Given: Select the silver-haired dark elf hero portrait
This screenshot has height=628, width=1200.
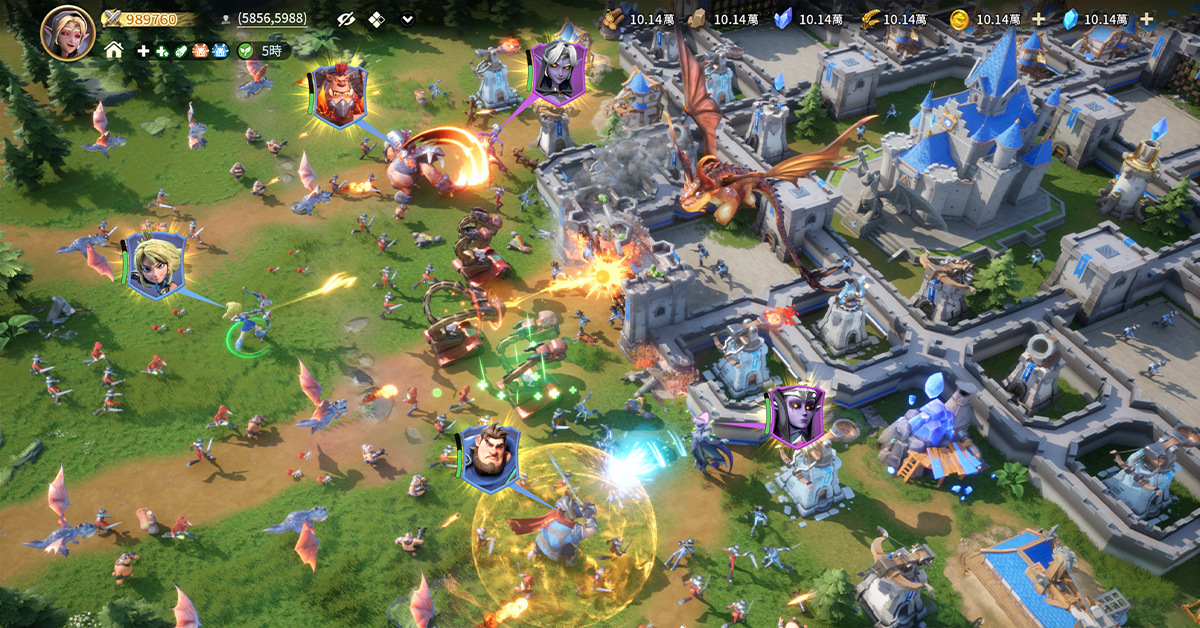Looking at the screenshot, I should coord(555,71).
